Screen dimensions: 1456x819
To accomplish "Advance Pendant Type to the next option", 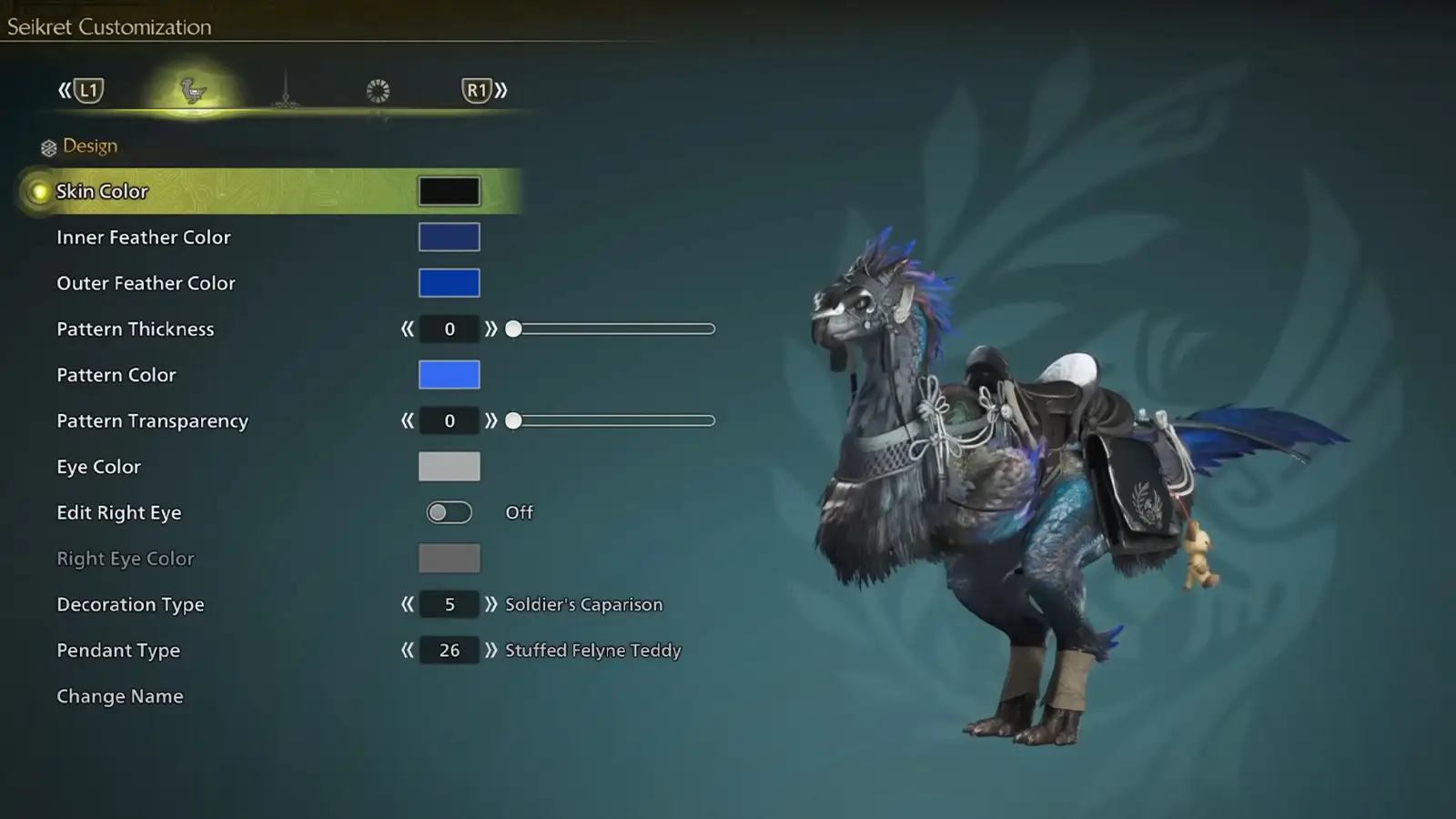I will (x=492, y=650).
